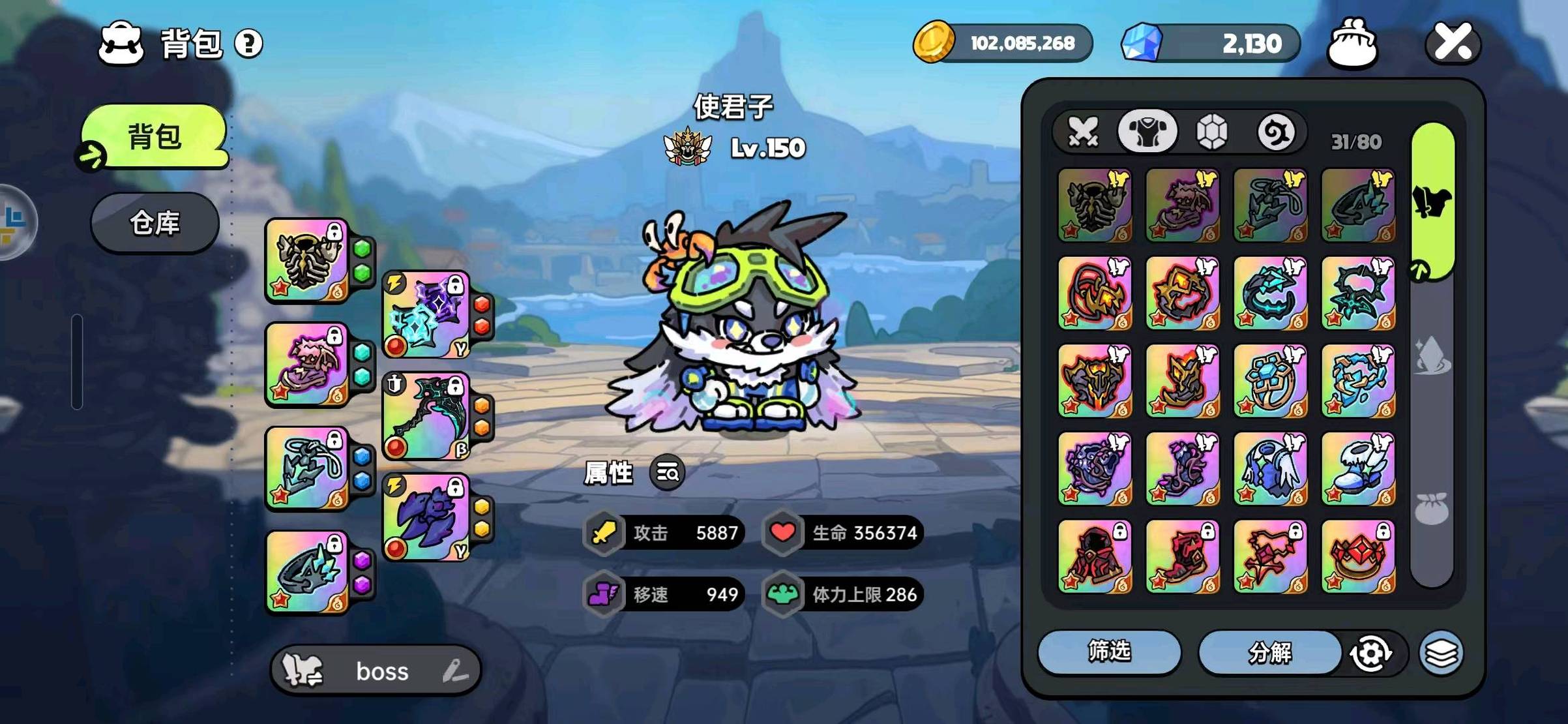Open the dismantle gear settings icon
The image size is (1568, 724).
pyautogui.click(x=1370, y=653)
